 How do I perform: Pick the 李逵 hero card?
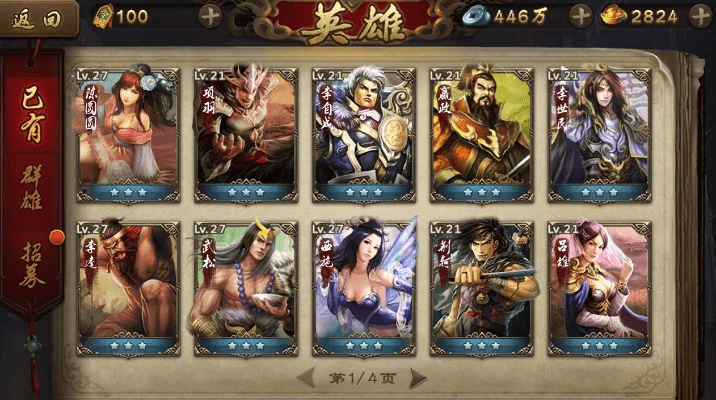click(126, 288)
